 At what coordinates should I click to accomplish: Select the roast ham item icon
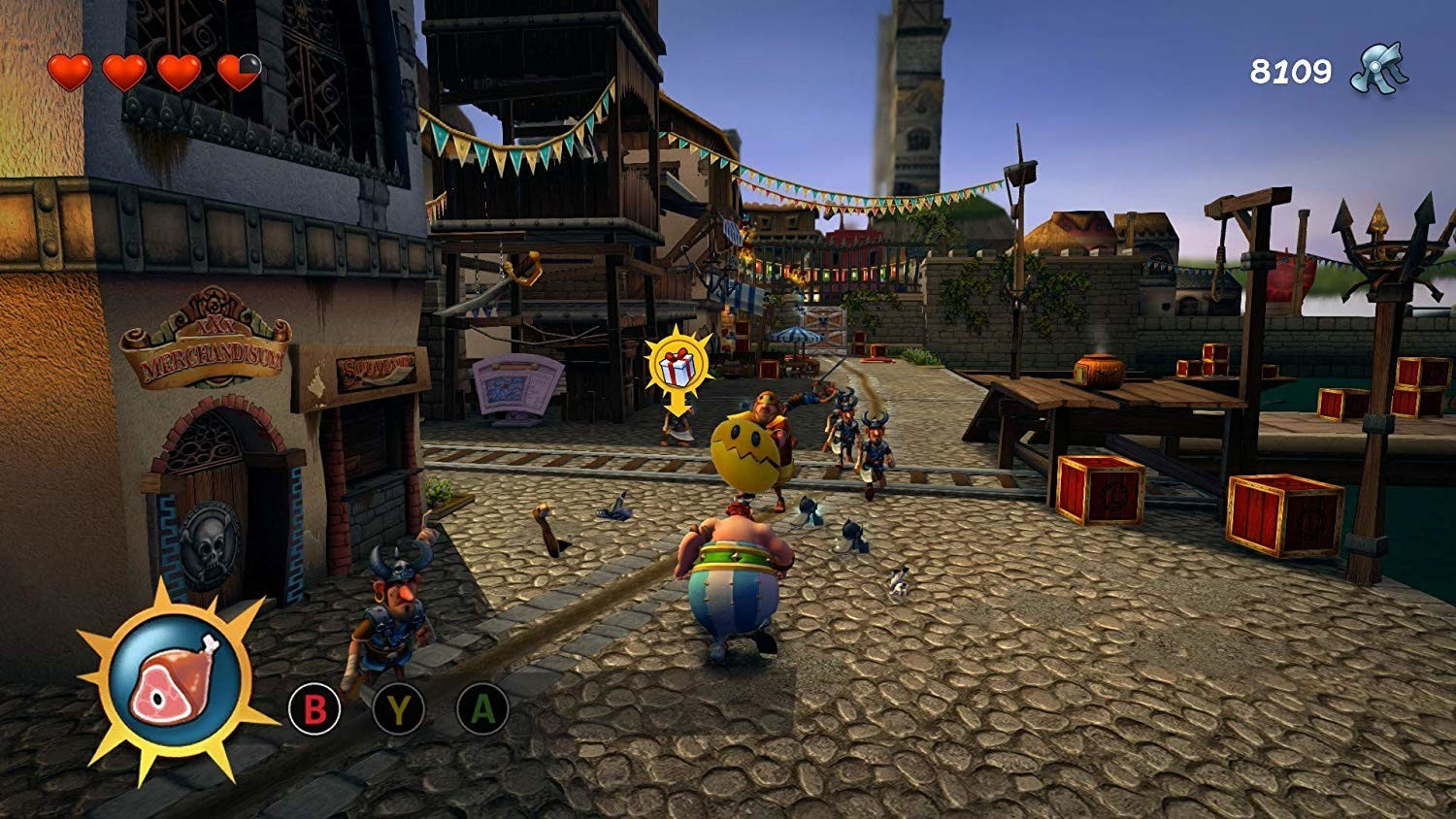175,678
